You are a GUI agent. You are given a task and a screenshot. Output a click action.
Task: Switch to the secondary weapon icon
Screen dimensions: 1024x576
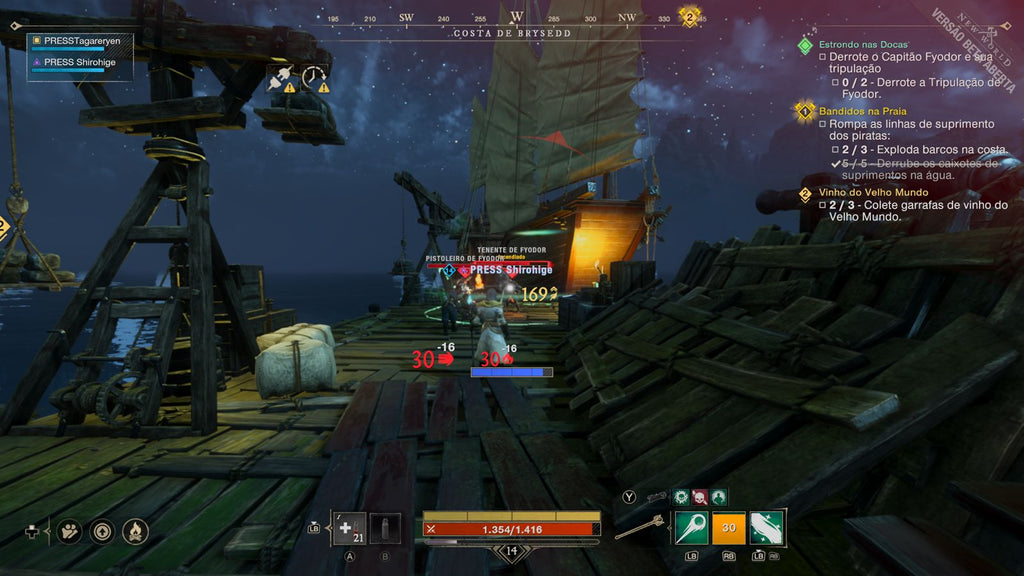pyautogui.click(x=656, y=496)
